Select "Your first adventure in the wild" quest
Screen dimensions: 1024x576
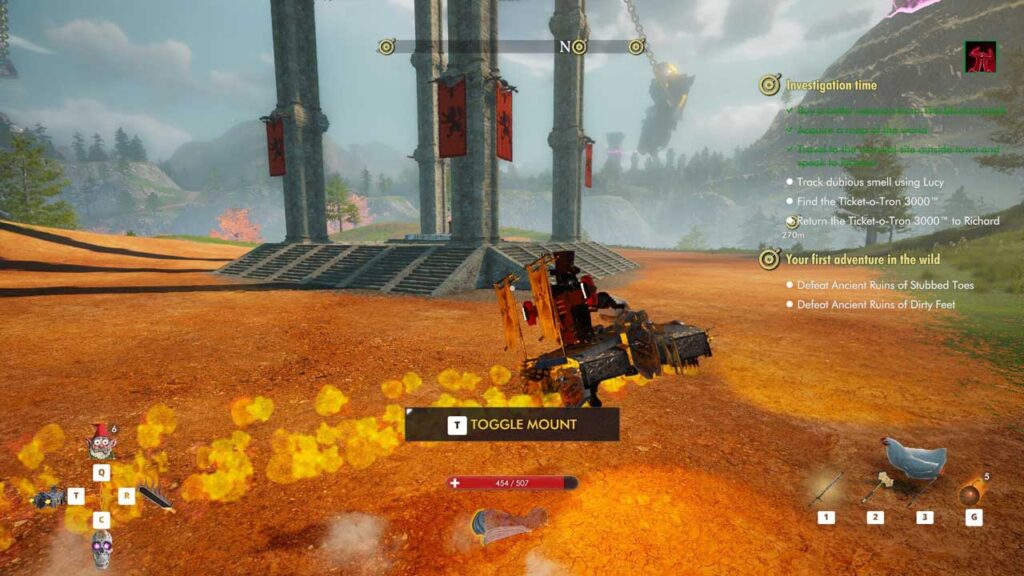click(866, 260)
